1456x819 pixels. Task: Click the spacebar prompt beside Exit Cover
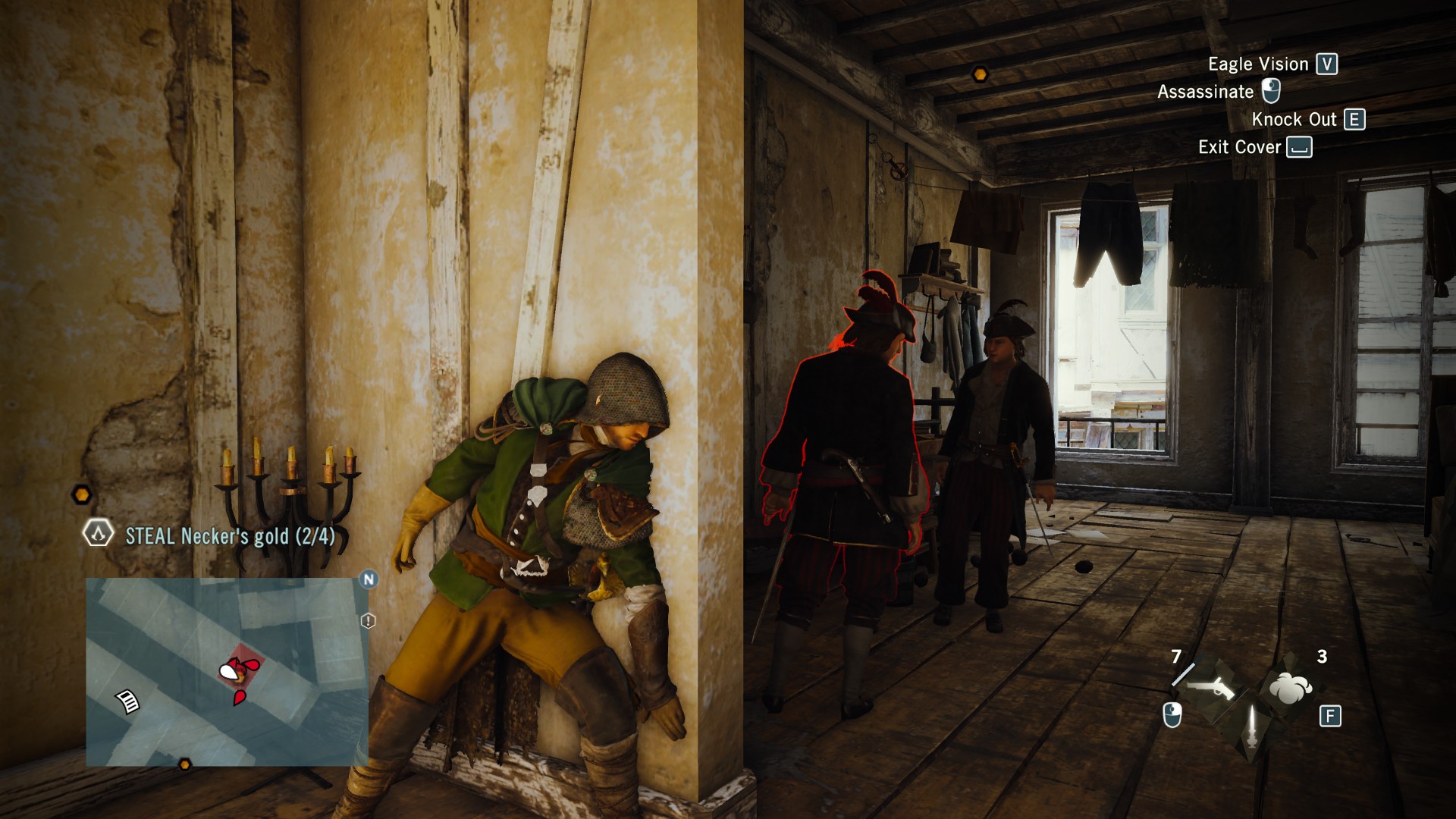coord(1301,147)
